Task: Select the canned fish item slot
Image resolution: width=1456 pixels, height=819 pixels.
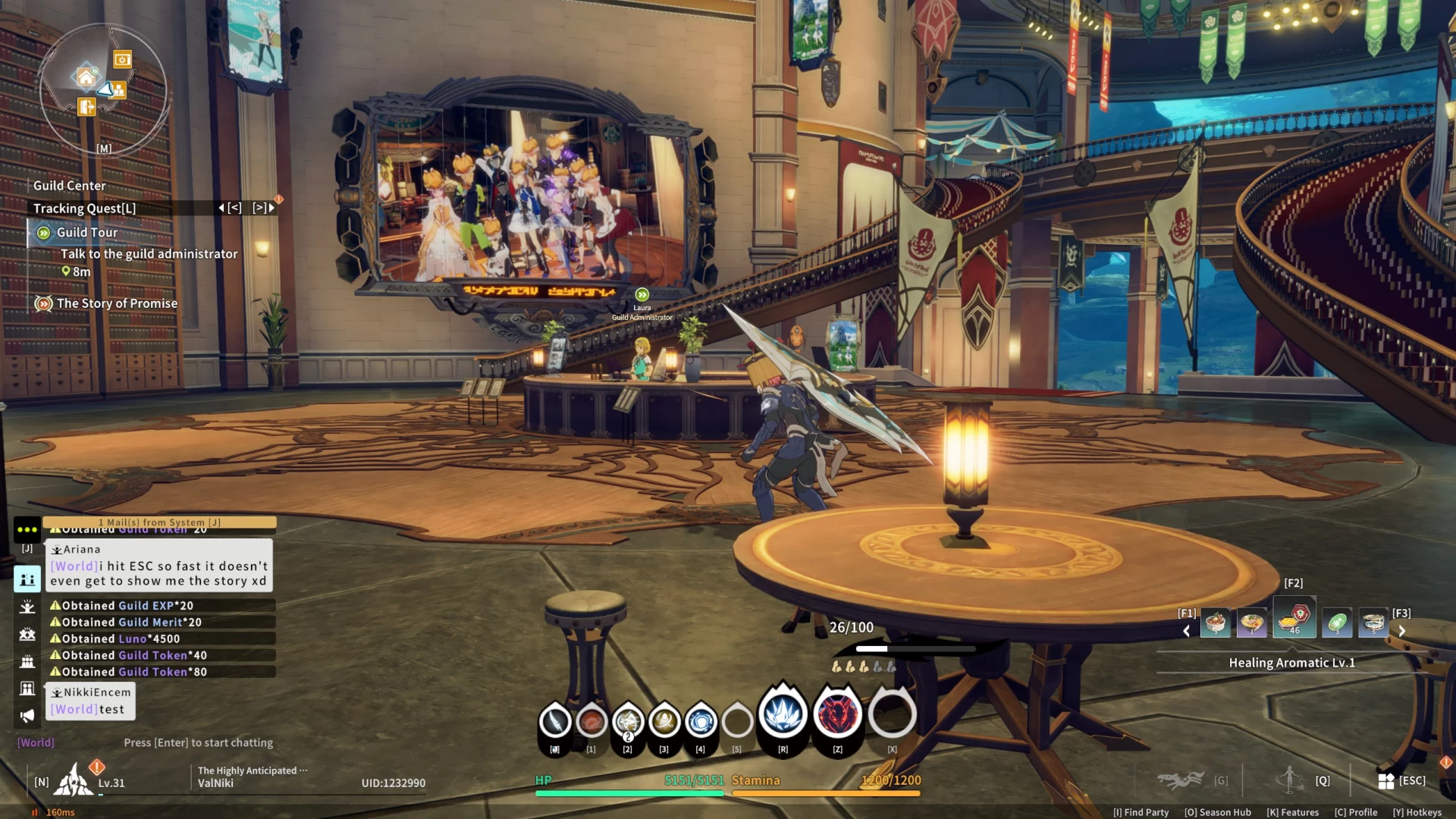Action: tap(1373, 623)
